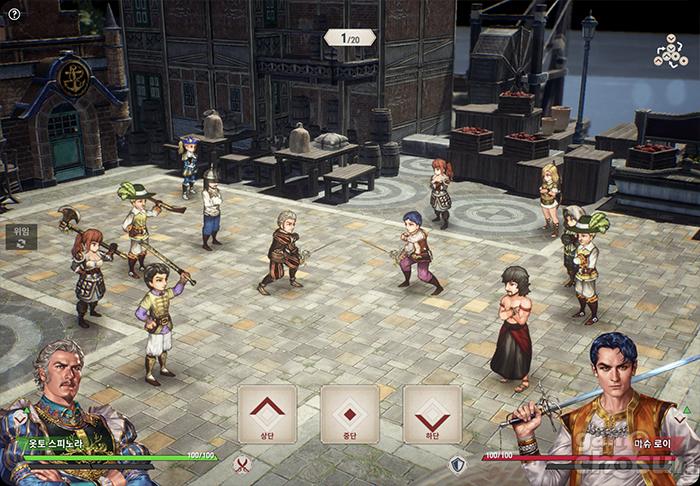The width and height of the screenshot is (700, 486).
Task: Choose the 하단 low attack button
Action: (x=432, y=414)
